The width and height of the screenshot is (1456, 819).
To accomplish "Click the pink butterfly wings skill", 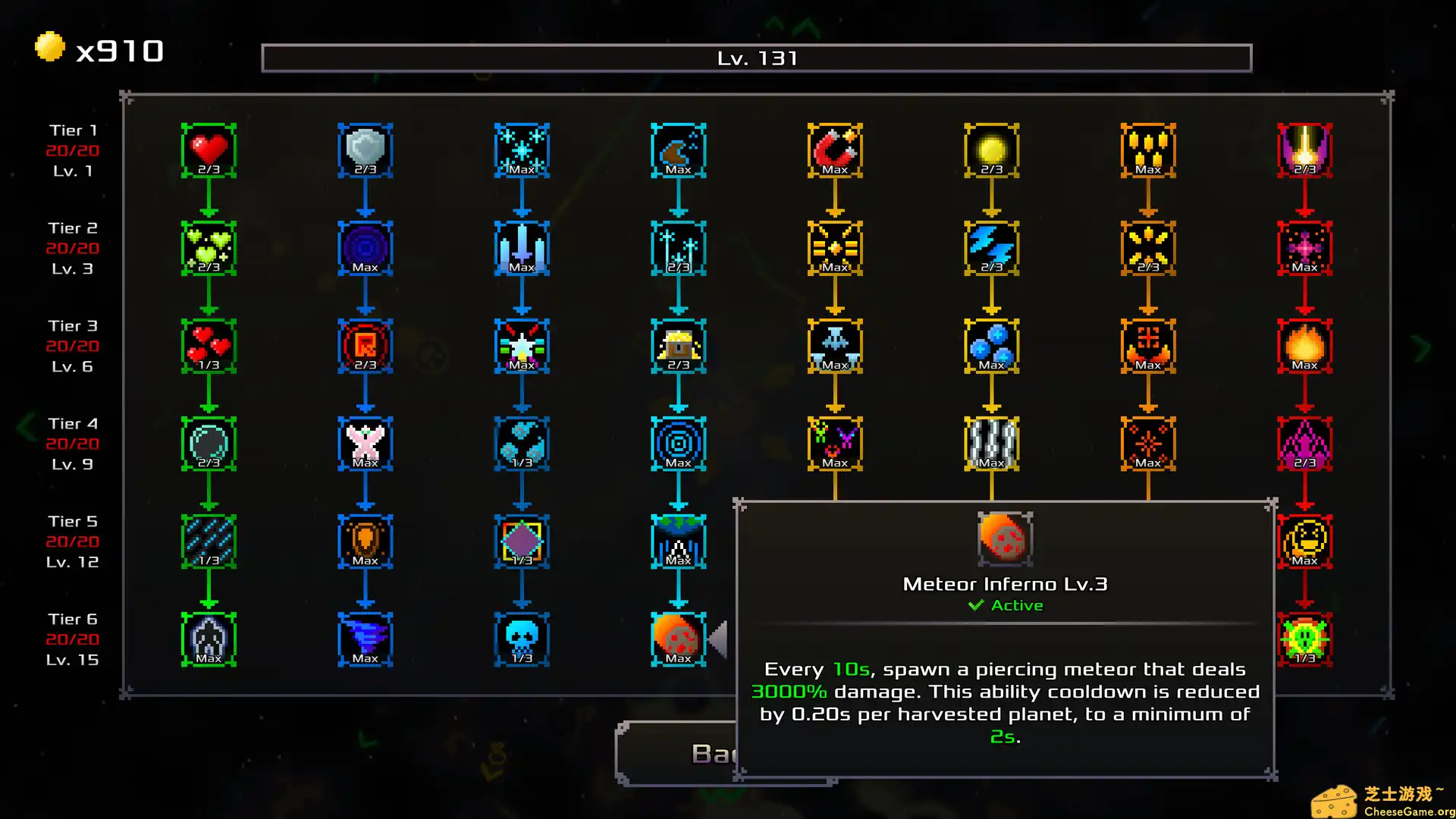I will pyautogui.click(x=365, y=444).
